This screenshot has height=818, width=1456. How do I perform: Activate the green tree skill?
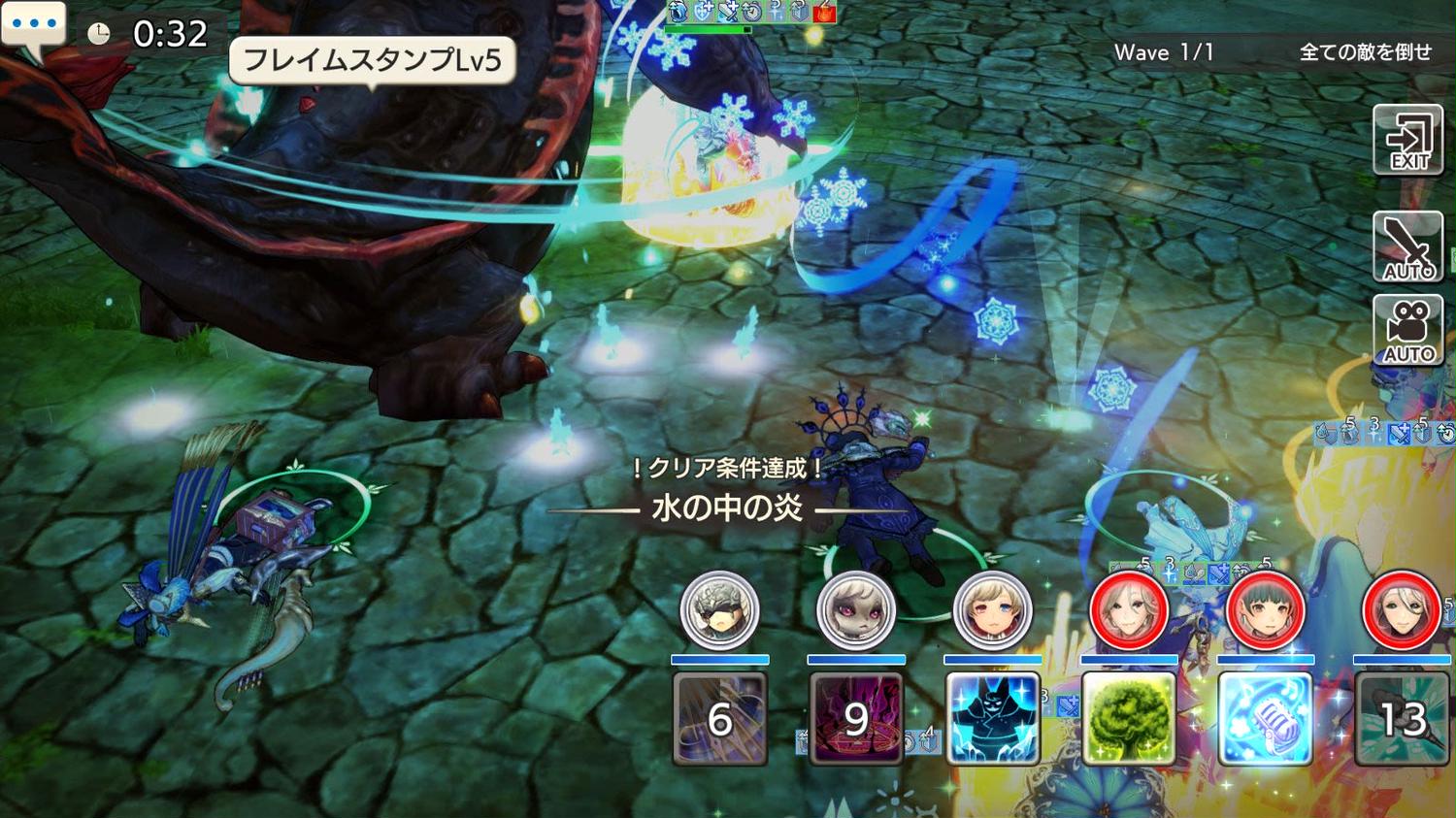(1128, 718)
